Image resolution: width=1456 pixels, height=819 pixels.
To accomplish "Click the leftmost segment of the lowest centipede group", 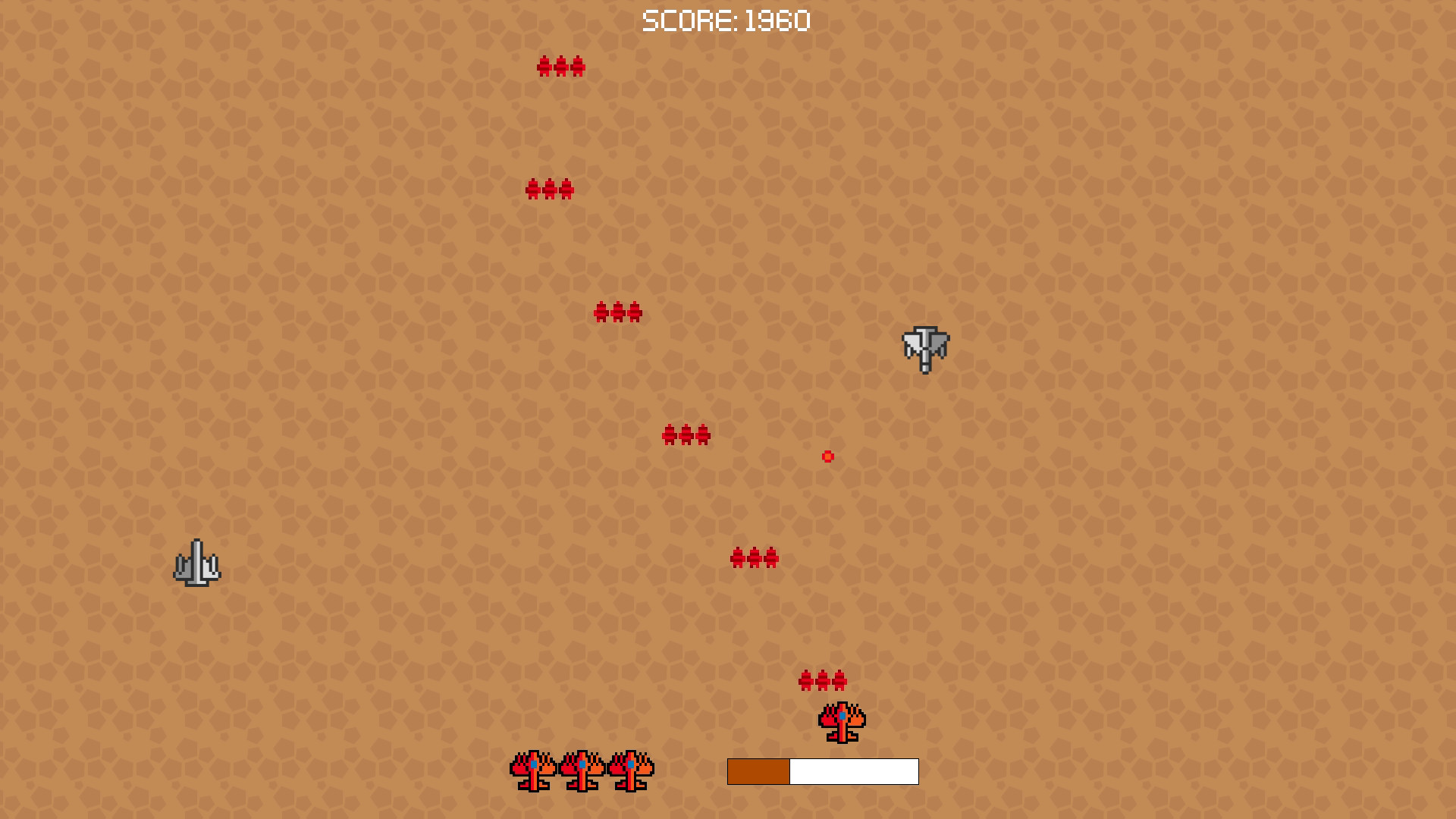I will [x=805, y=680].
